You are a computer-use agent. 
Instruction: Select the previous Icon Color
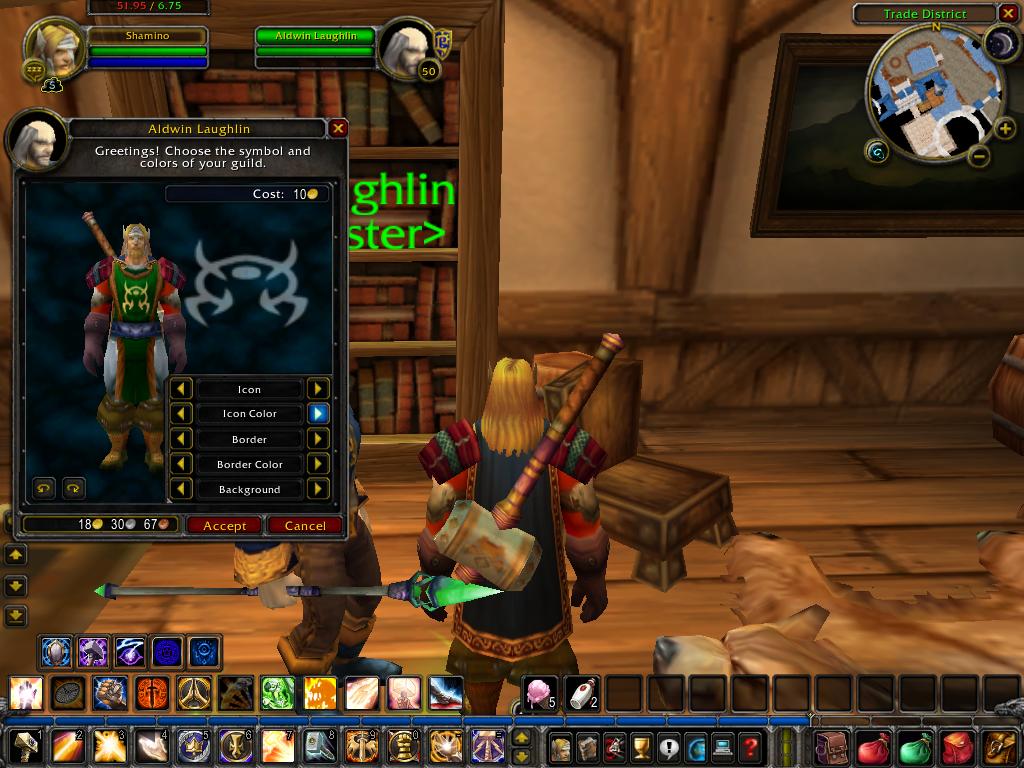tap(181, 413)
